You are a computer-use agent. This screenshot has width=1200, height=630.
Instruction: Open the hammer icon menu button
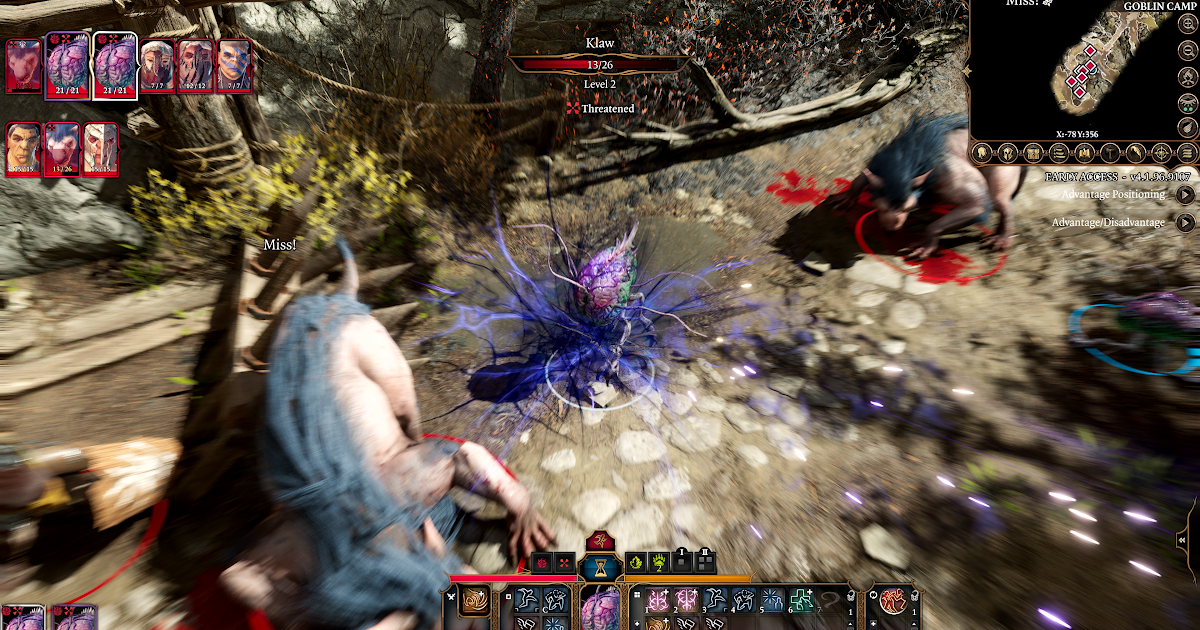tap(1109, 153)
